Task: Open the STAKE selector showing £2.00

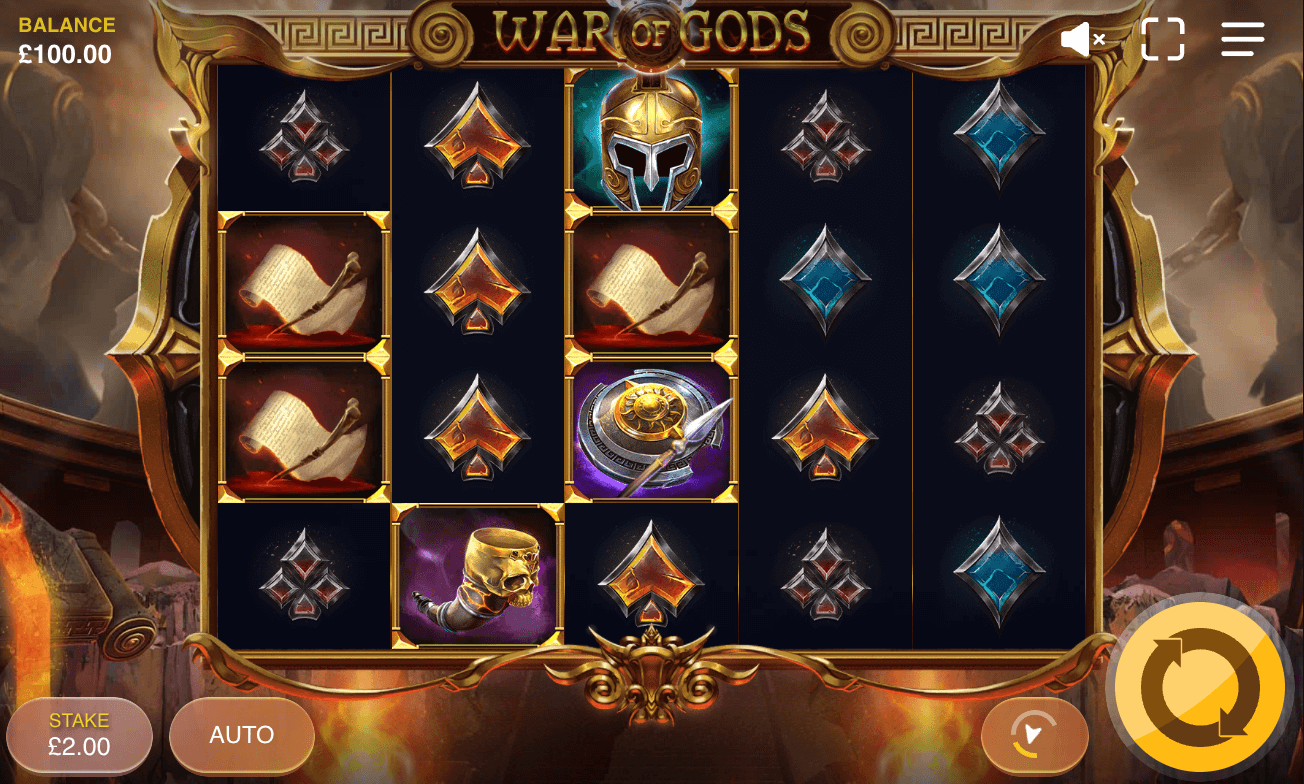Action: coord(79,735)
